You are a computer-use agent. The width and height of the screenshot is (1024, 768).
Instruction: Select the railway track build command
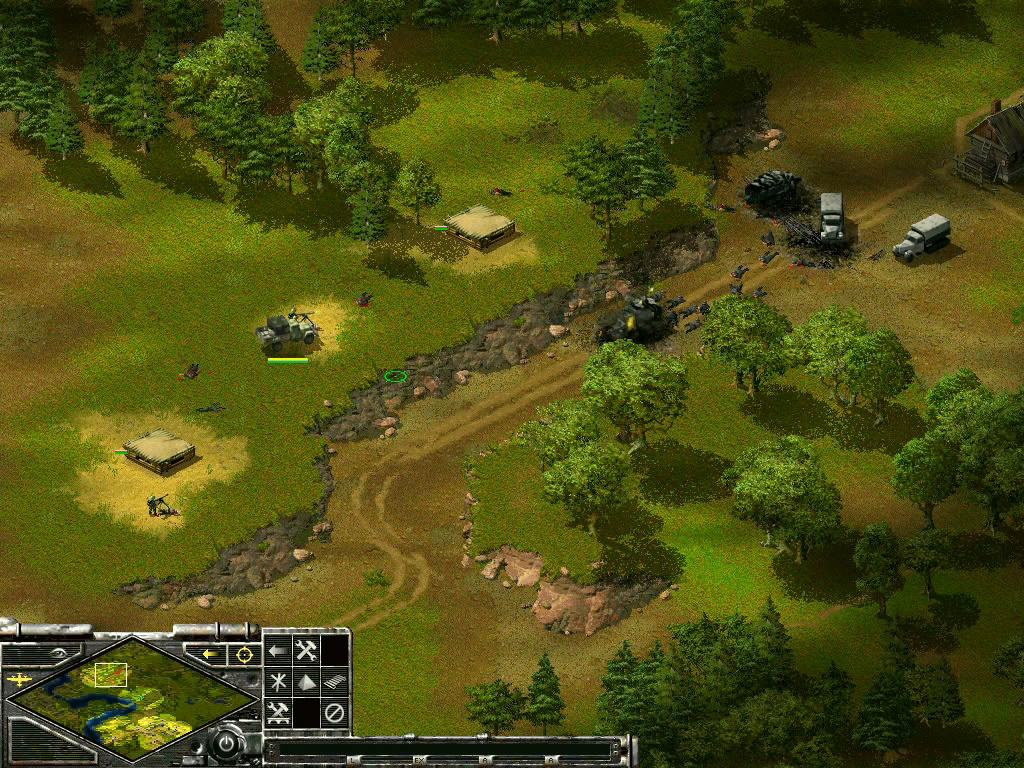335,682
